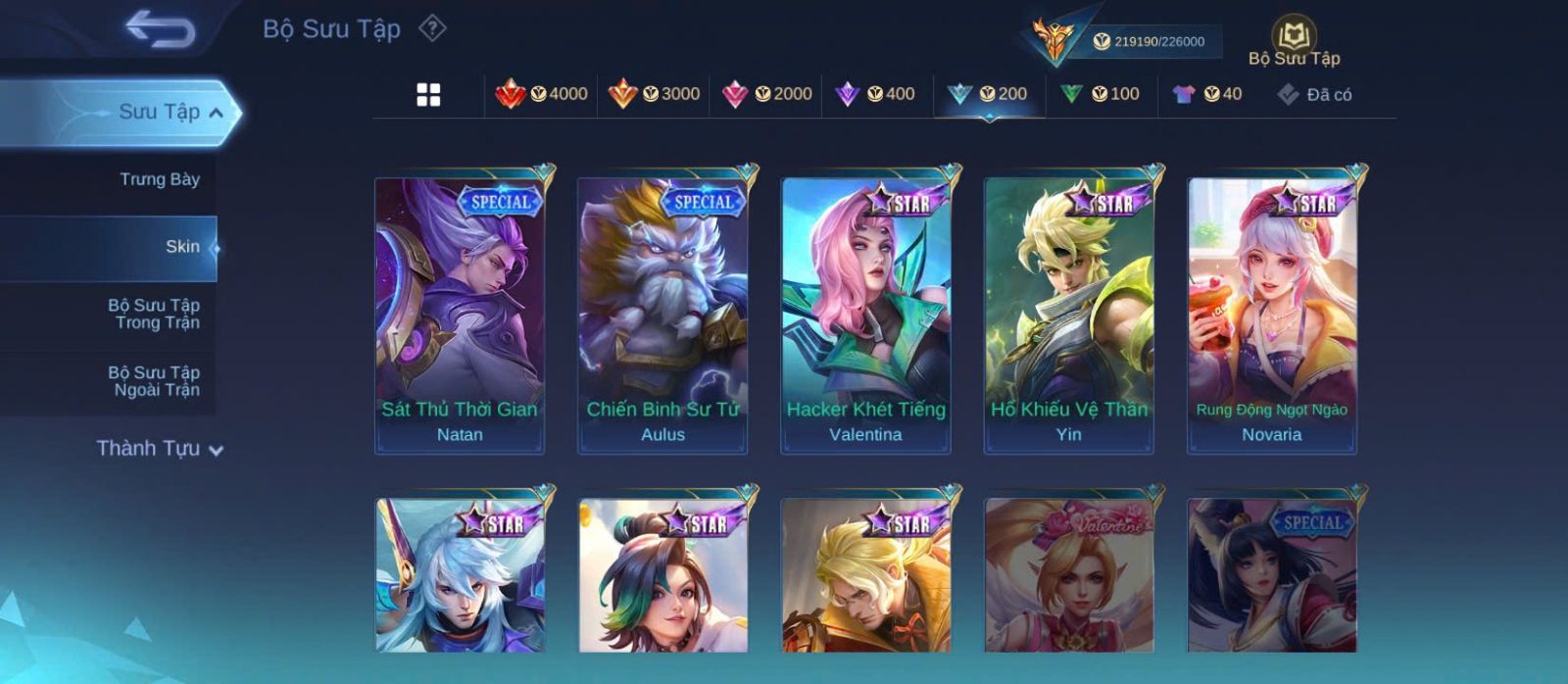Select the Skin menu entry
The height and width of the screenshot is (684, 1568).
(181, 247)
